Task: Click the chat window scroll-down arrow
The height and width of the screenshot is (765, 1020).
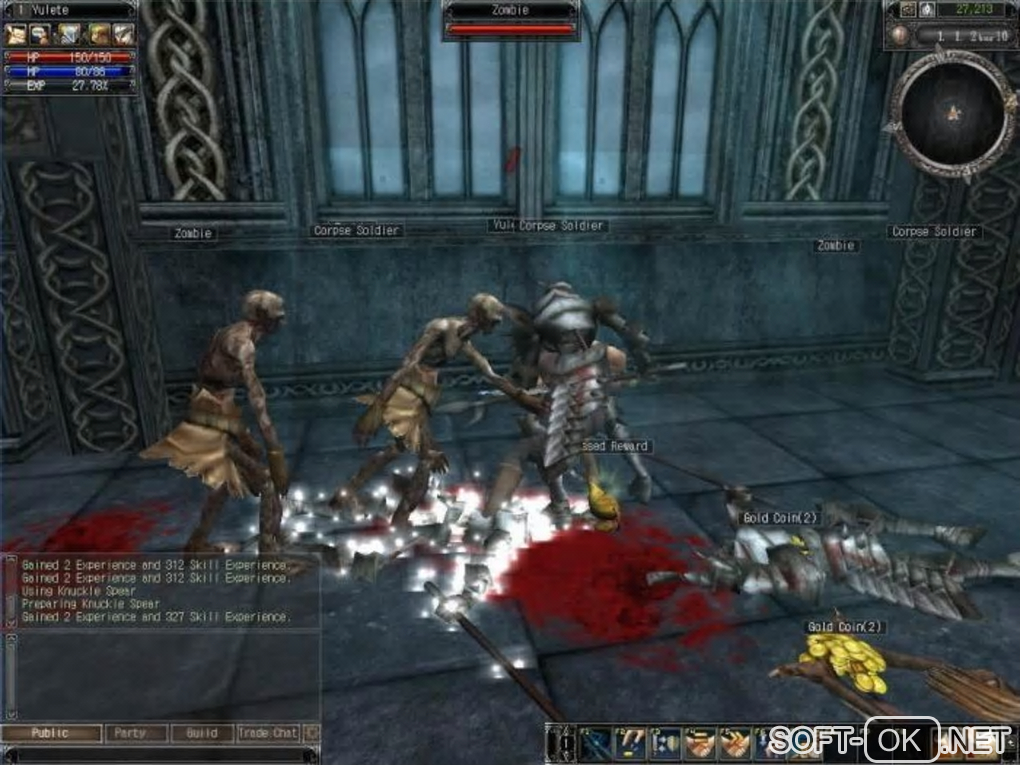Action: [11, 713]
